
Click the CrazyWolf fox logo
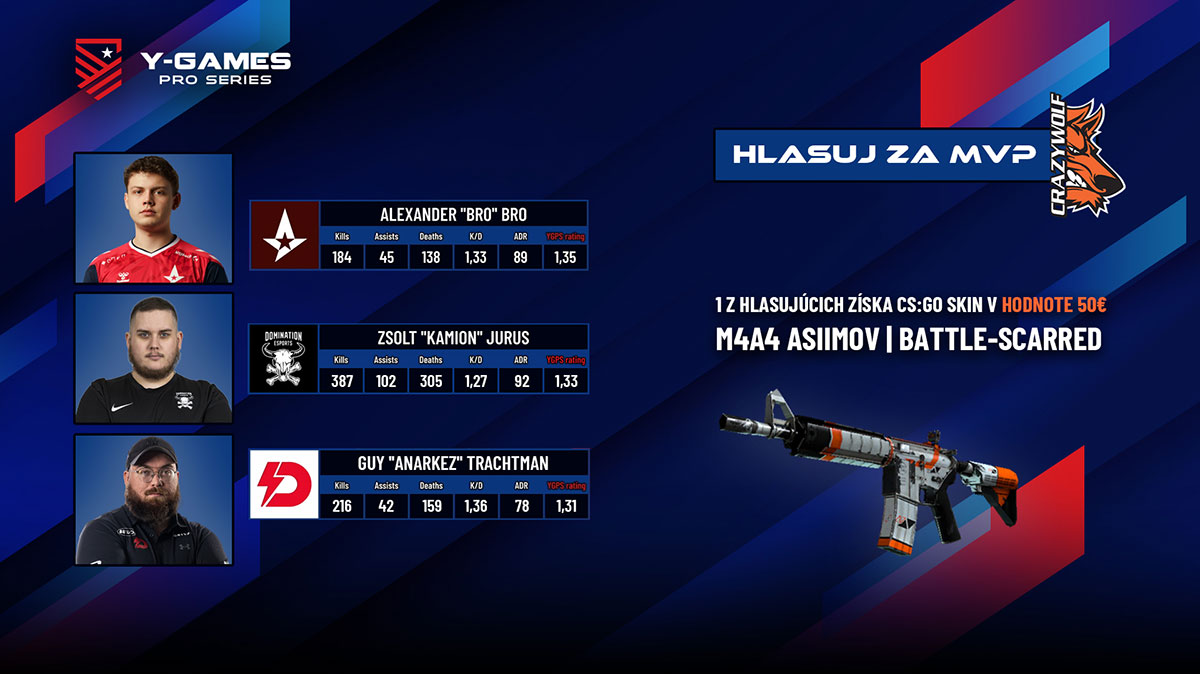coord(1087,156)
